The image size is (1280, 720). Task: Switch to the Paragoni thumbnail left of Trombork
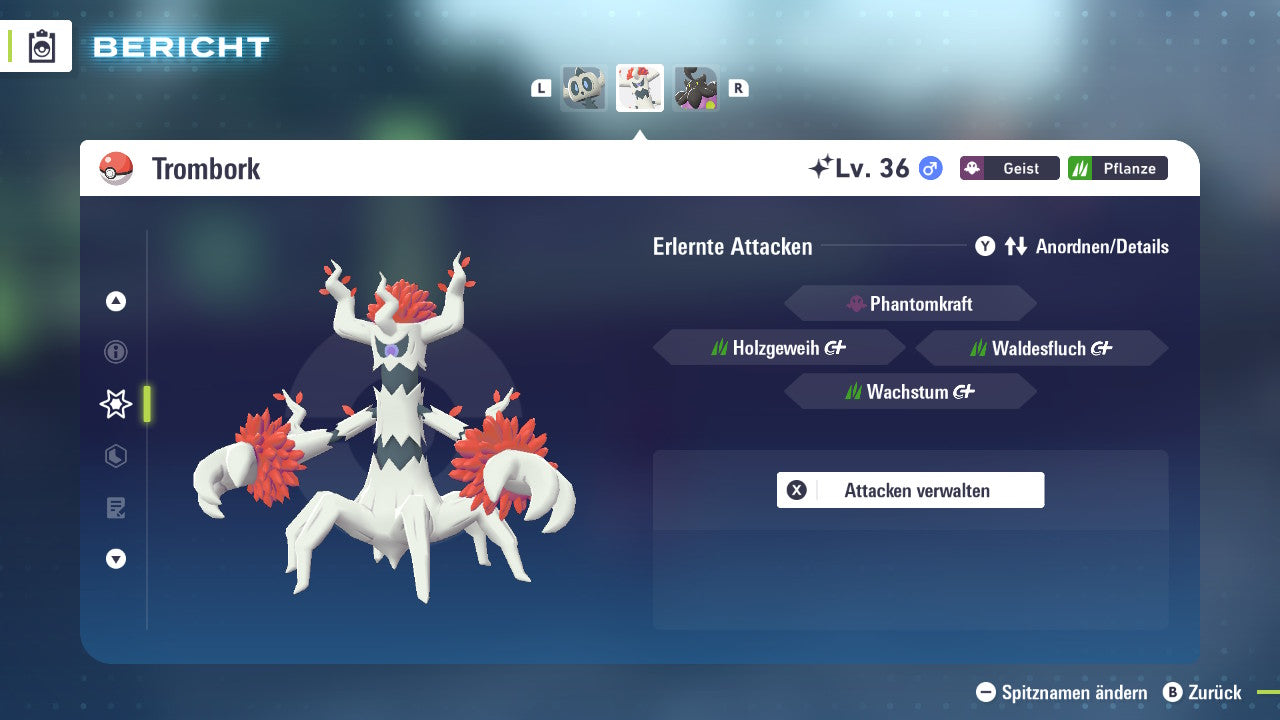584,88
